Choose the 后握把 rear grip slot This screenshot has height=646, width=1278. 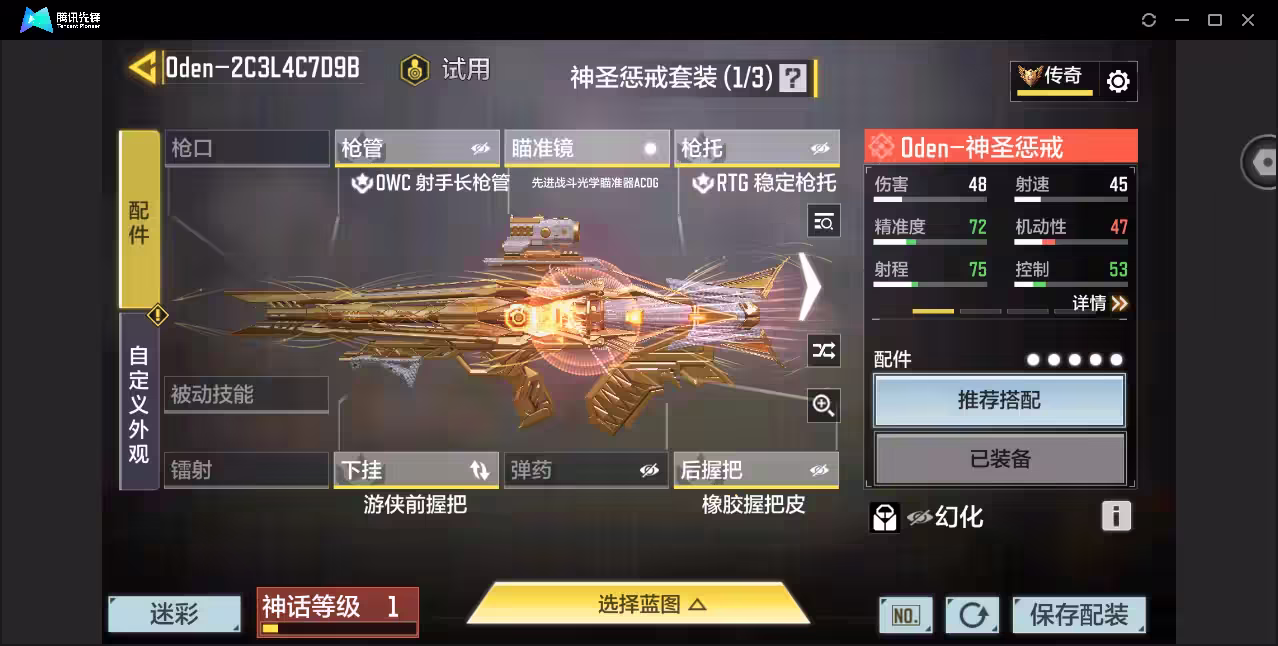pyautogui.click(x=756, y=470)
